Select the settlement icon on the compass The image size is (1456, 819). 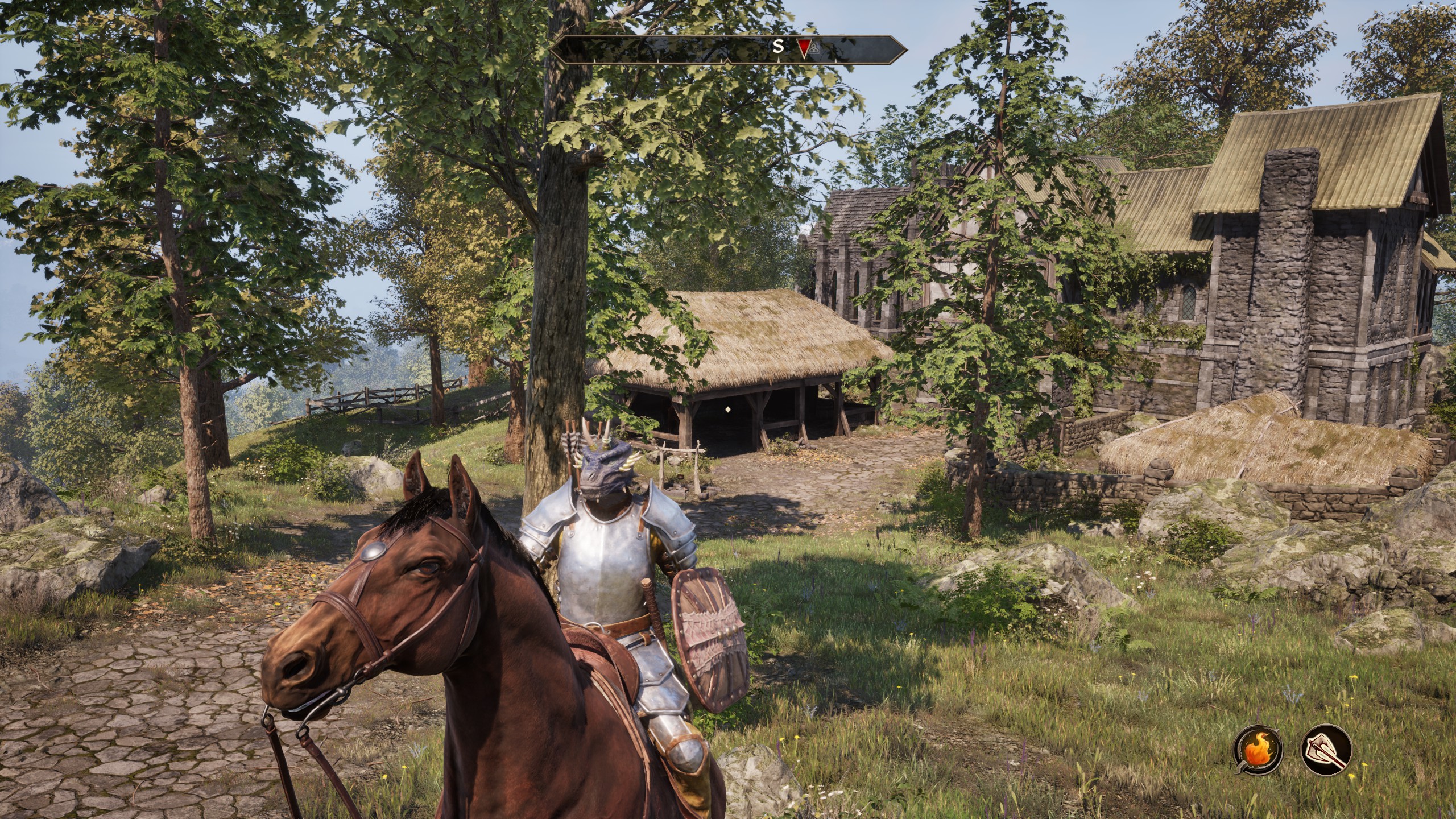pyautogui.click(x=814, y=49)
